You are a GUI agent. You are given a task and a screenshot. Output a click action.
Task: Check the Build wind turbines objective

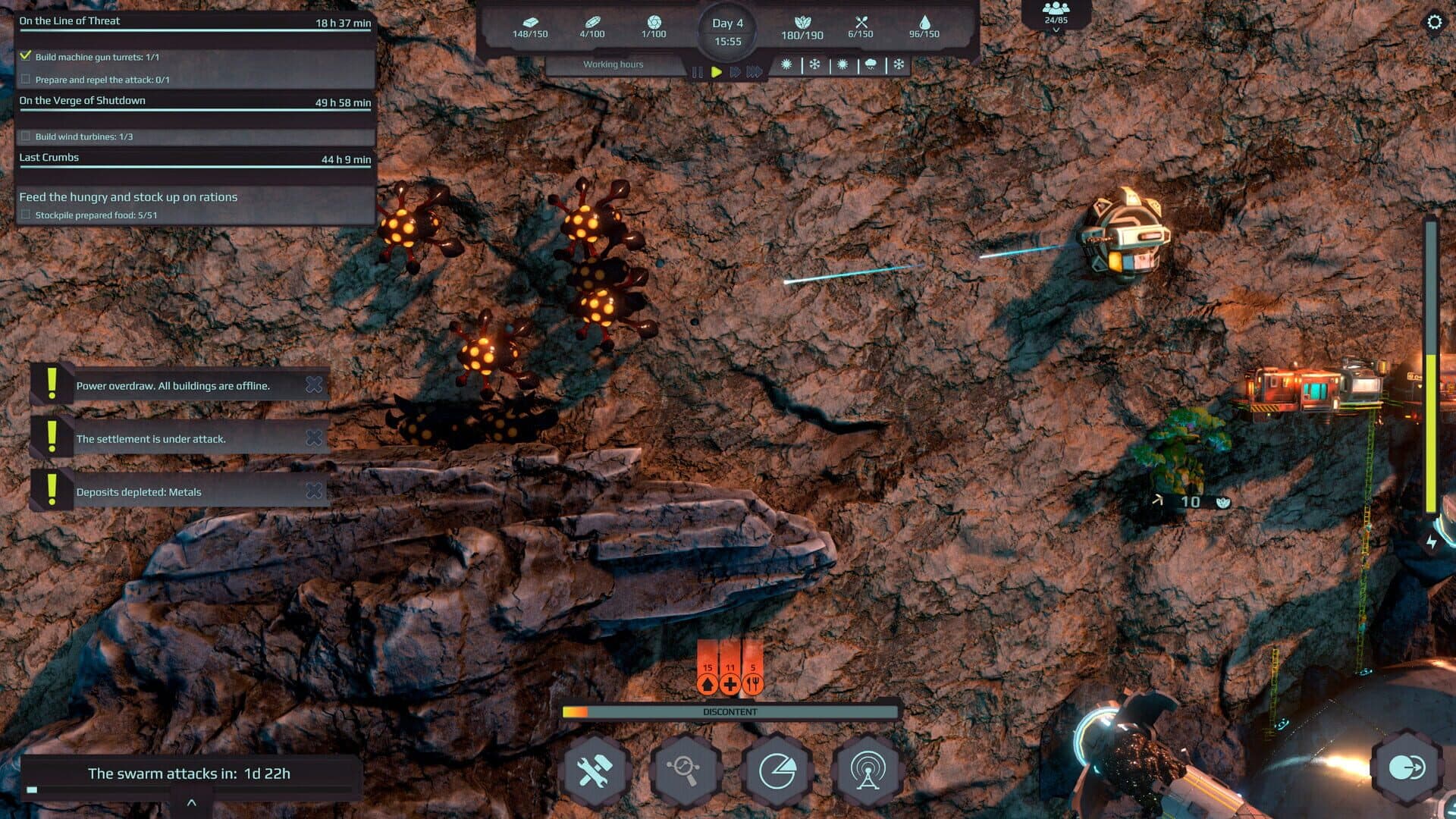click(x=27, y=137)
